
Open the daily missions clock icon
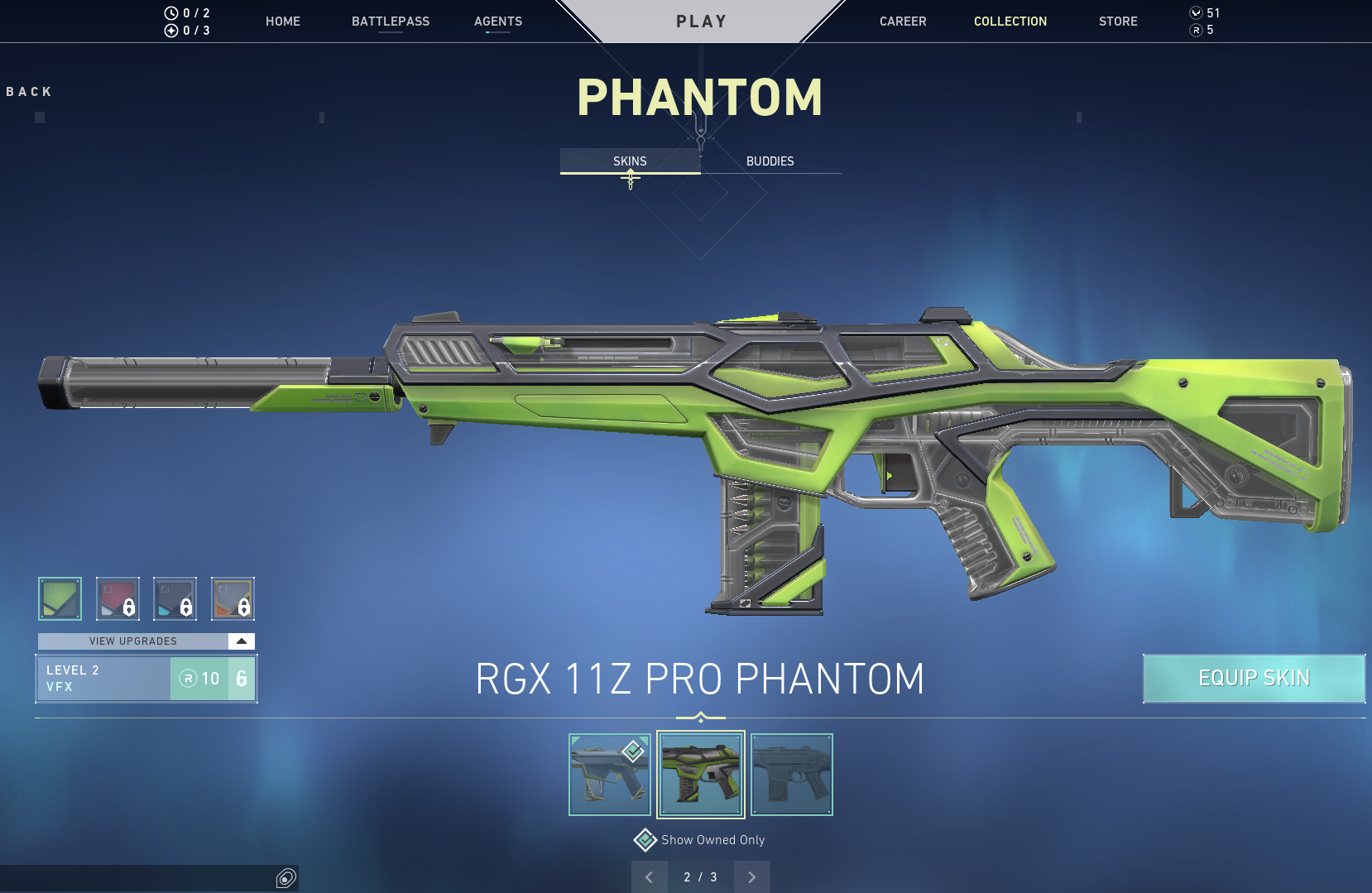[x=170, y=12]
